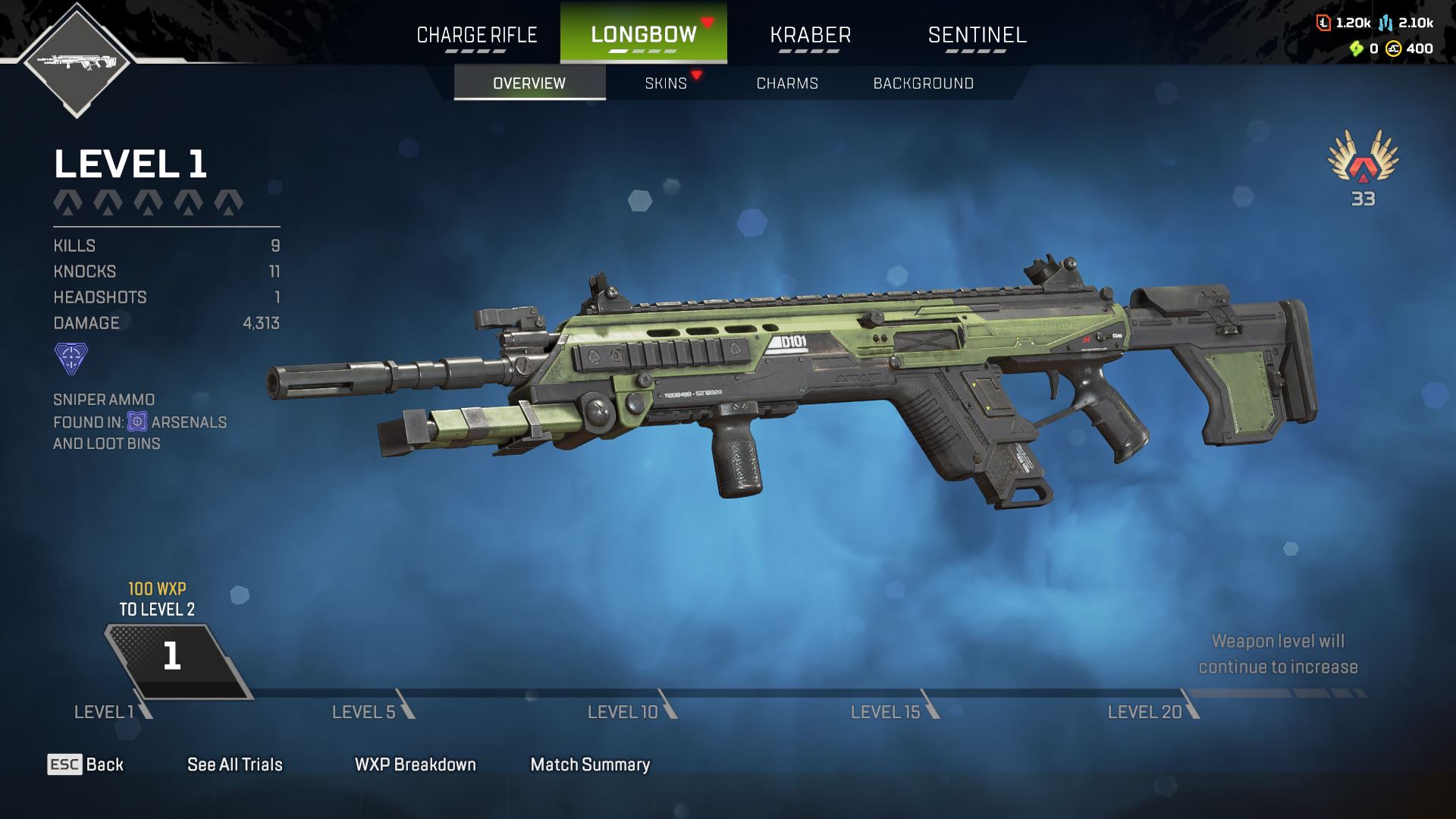Open the Match Summary
Screen dimensions: 1456x819
[590, 764]
